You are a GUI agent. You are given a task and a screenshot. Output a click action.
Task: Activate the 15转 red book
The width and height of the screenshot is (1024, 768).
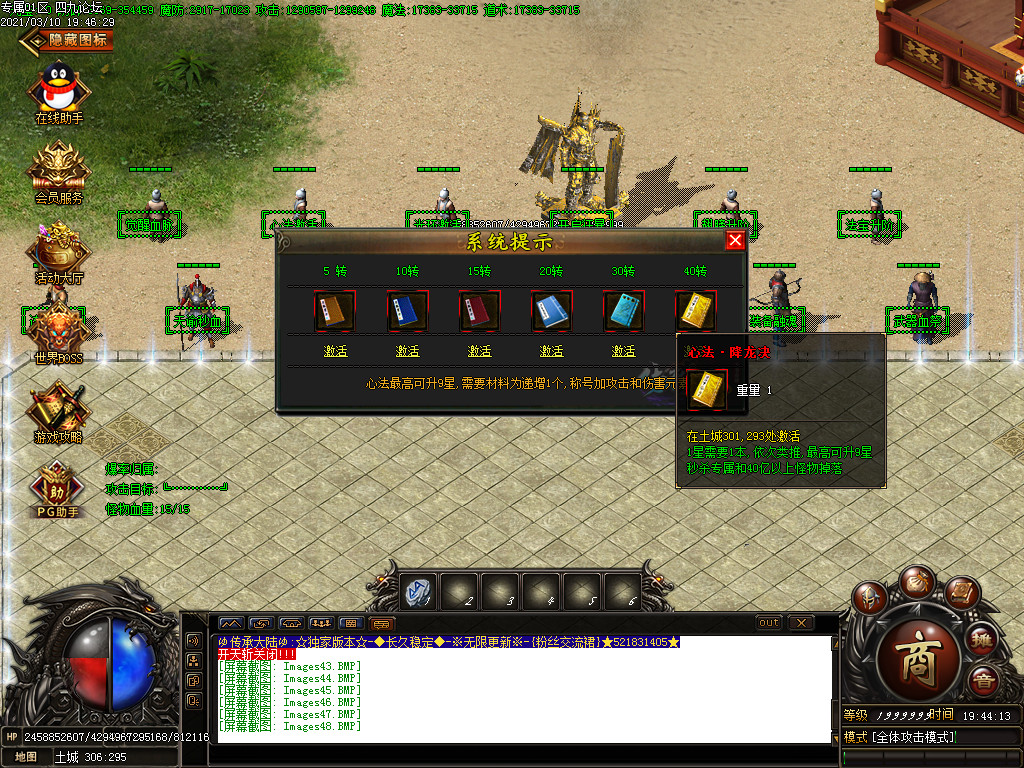pos(479,351)
